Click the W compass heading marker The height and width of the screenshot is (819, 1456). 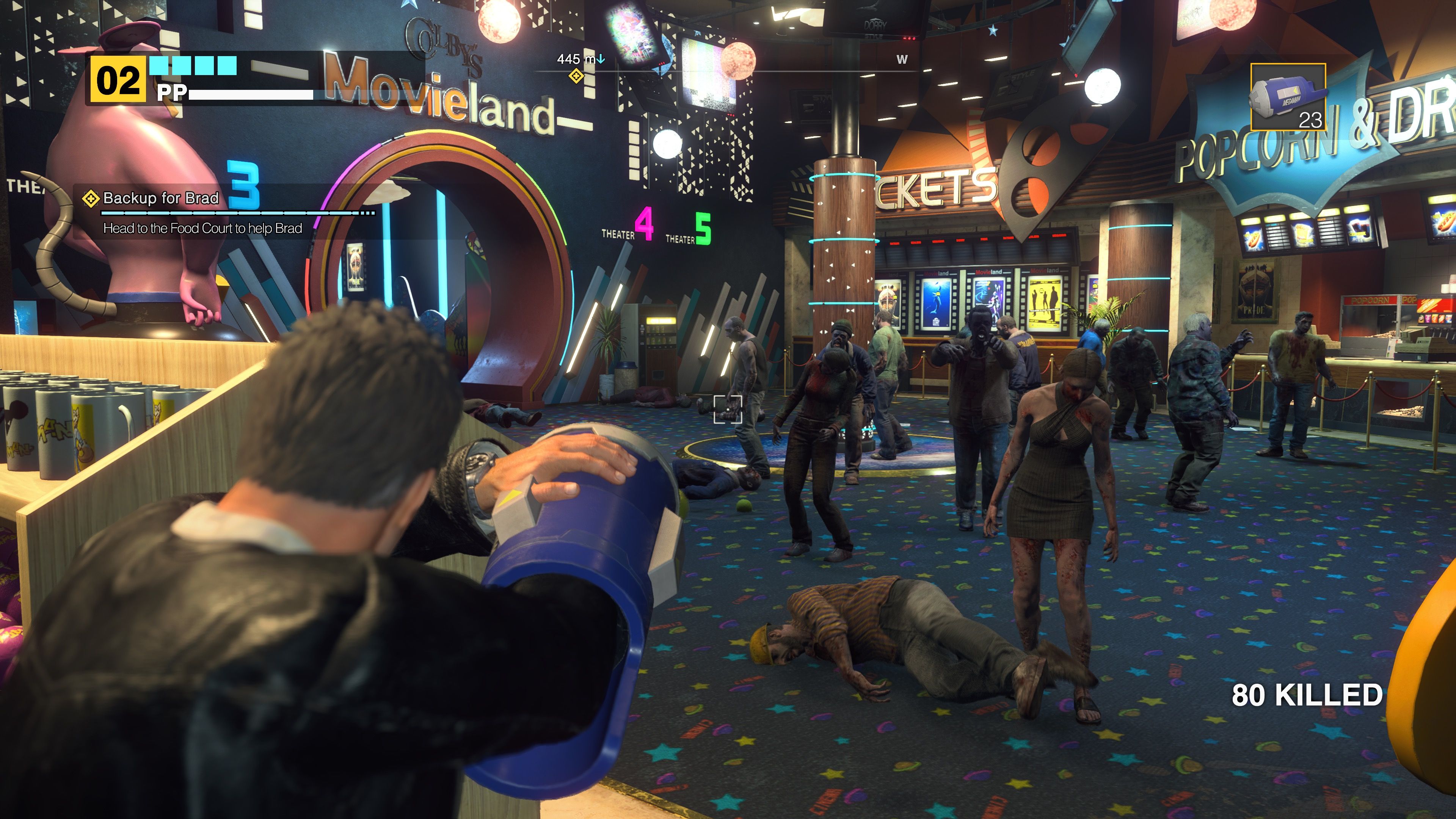click(903, 60)
